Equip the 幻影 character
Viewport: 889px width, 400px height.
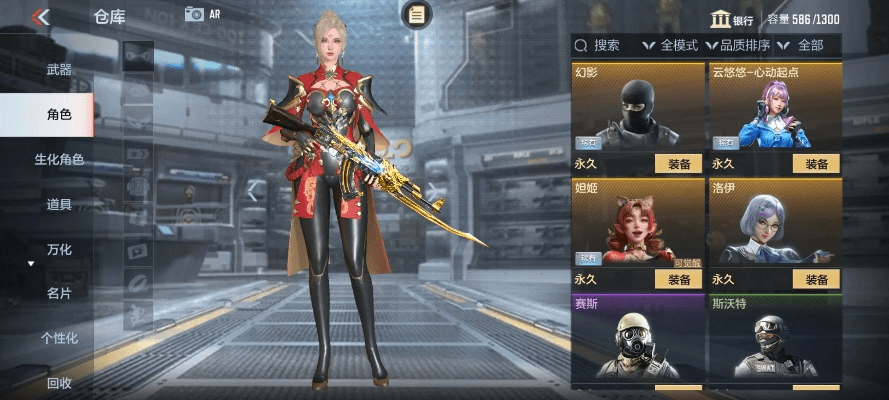click(678, 164)
